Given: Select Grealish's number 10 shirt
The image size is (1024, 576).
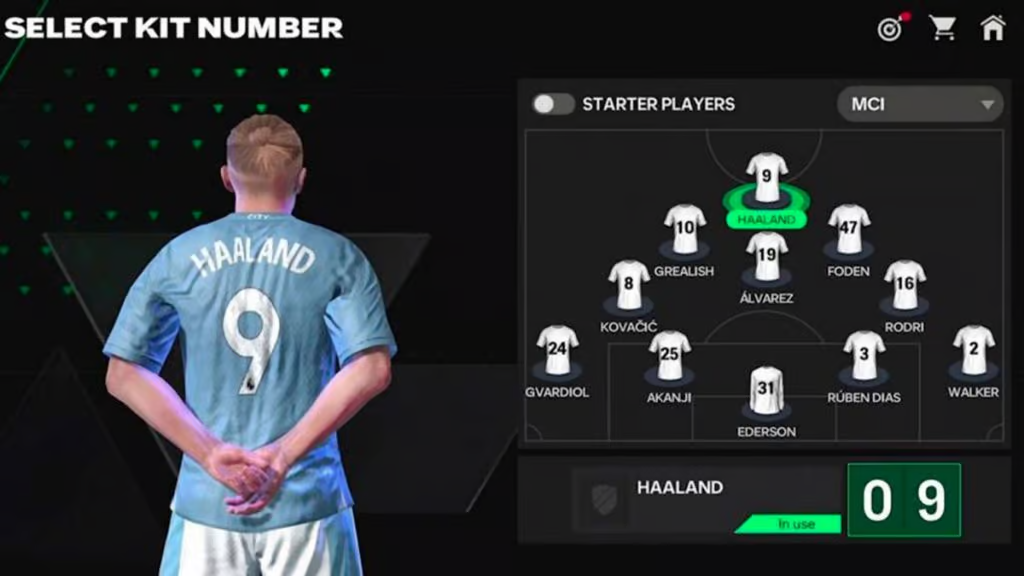Looking at the screenshot, I should 685,230.
